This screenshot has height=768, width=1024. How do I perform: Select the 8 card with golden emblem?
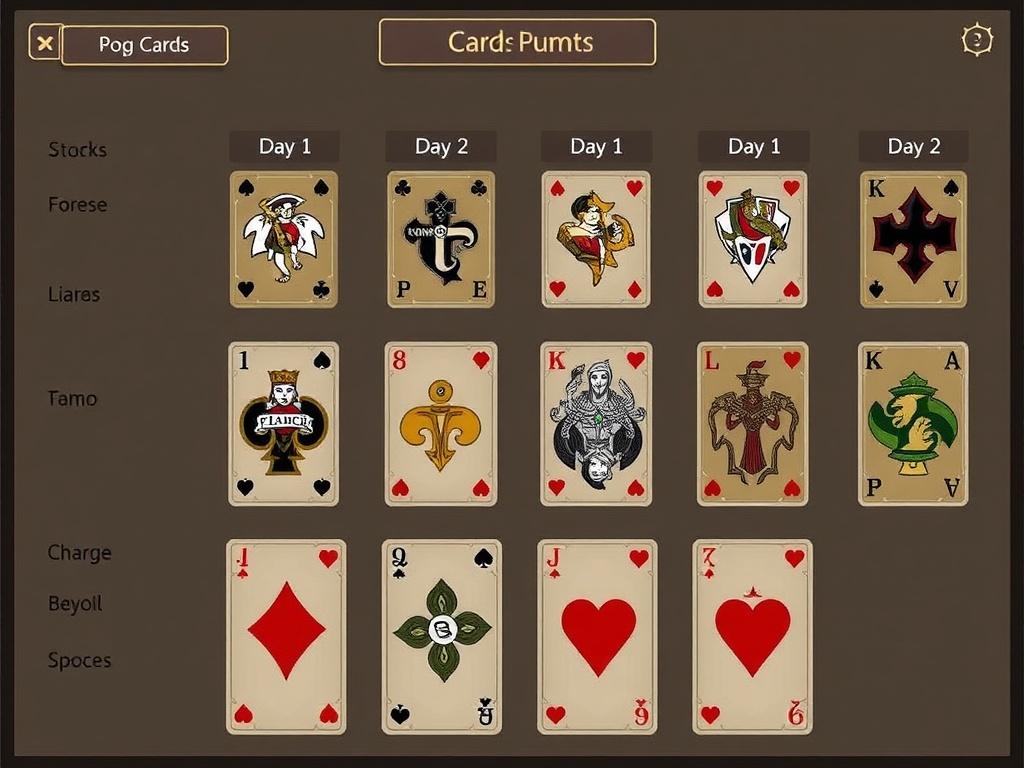[x=441, y=424]
